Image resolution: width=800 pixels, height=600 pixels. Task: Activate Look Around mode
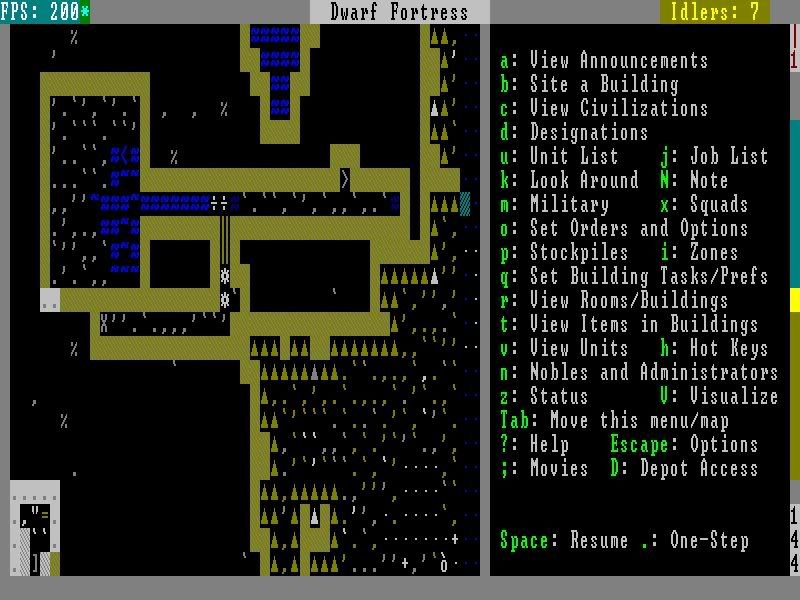pos(569,181)
